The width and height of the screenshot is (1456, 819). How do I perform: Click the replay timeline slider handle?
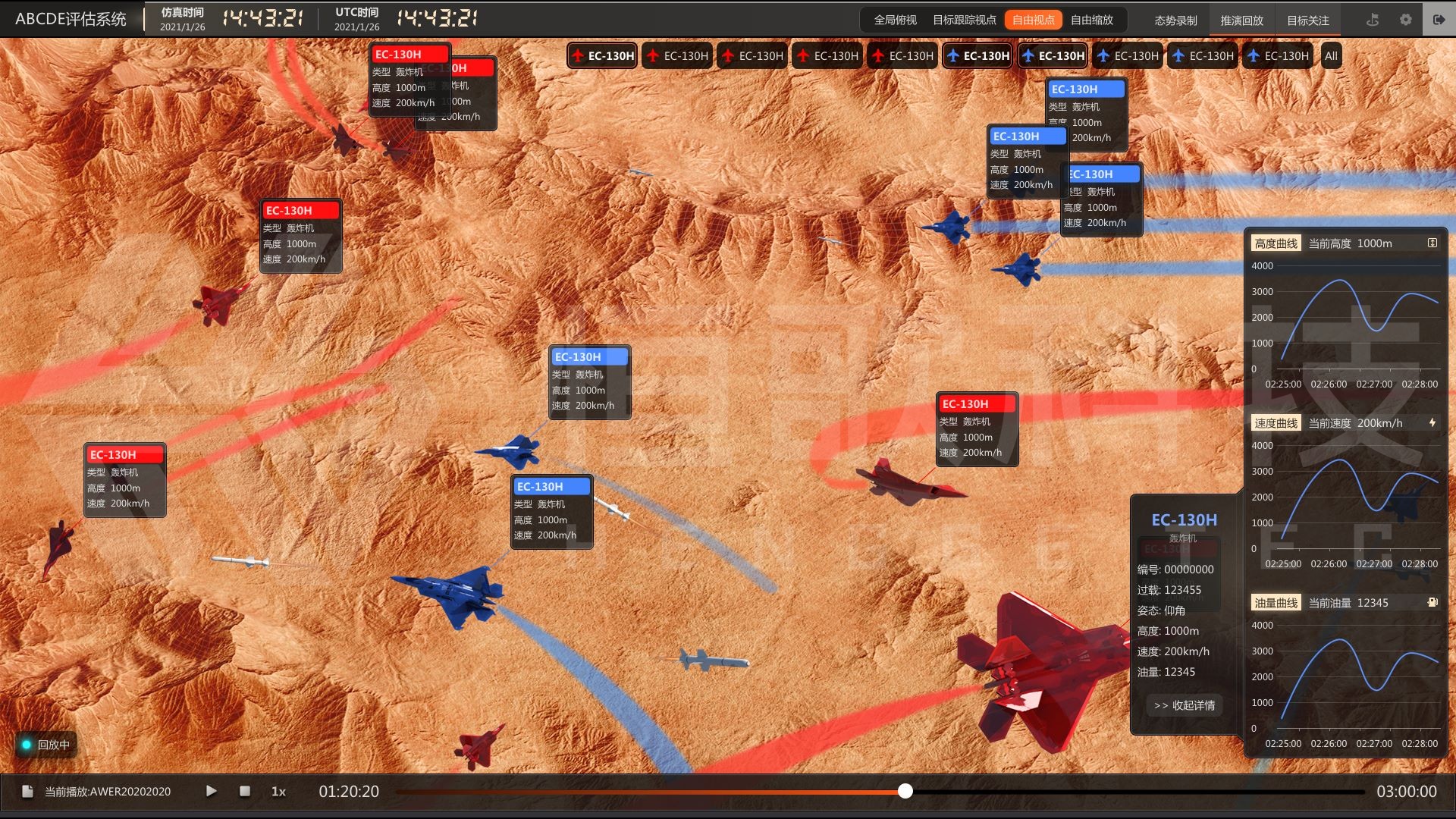pyautogui.click(x=905, y=791)
